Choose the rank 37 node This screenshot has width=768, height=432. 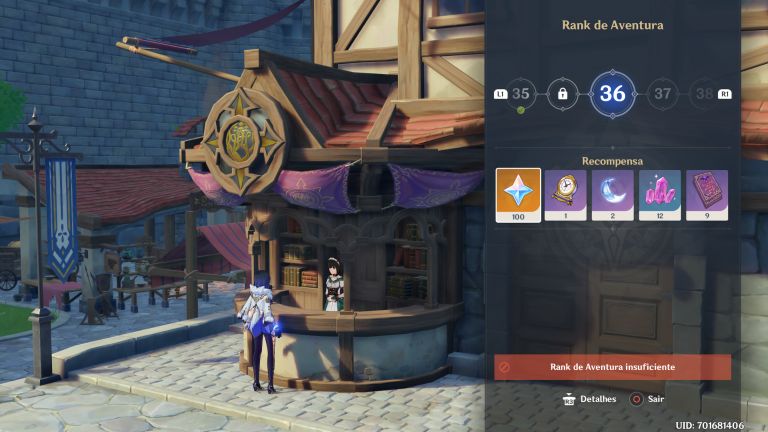(x=662, y=94)
